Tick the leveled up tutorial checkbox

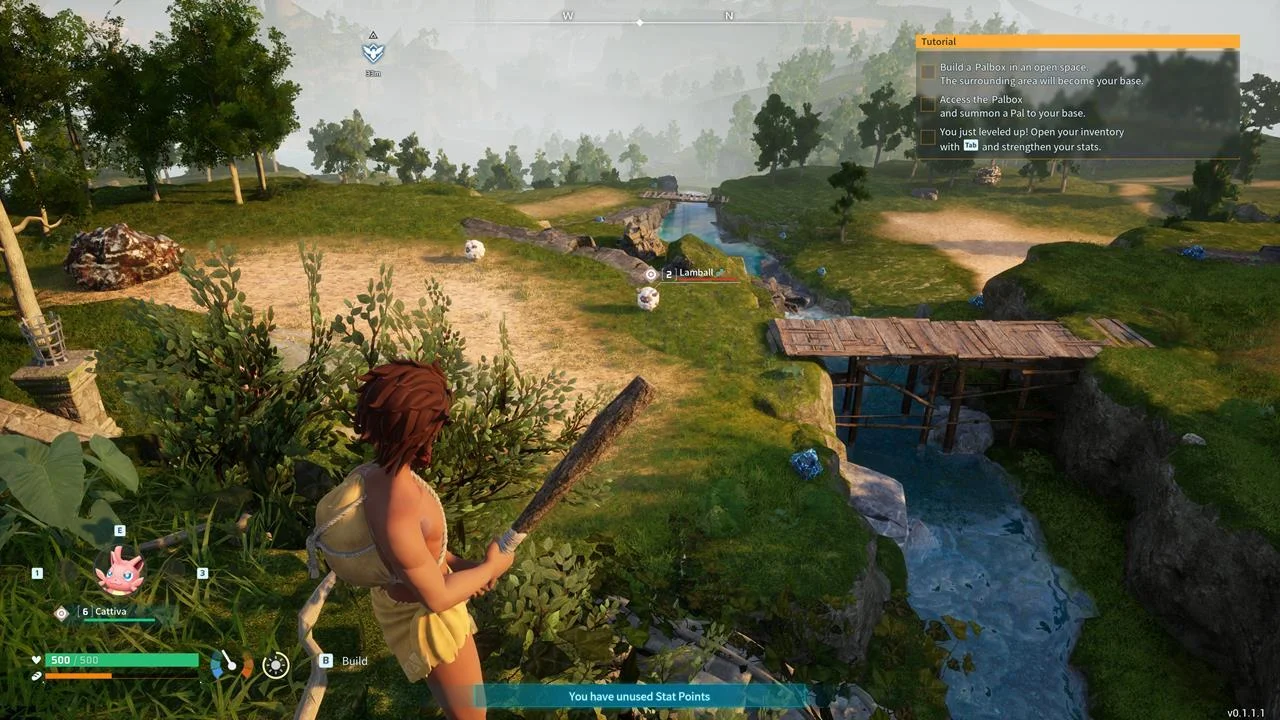[x=928, y=136]
